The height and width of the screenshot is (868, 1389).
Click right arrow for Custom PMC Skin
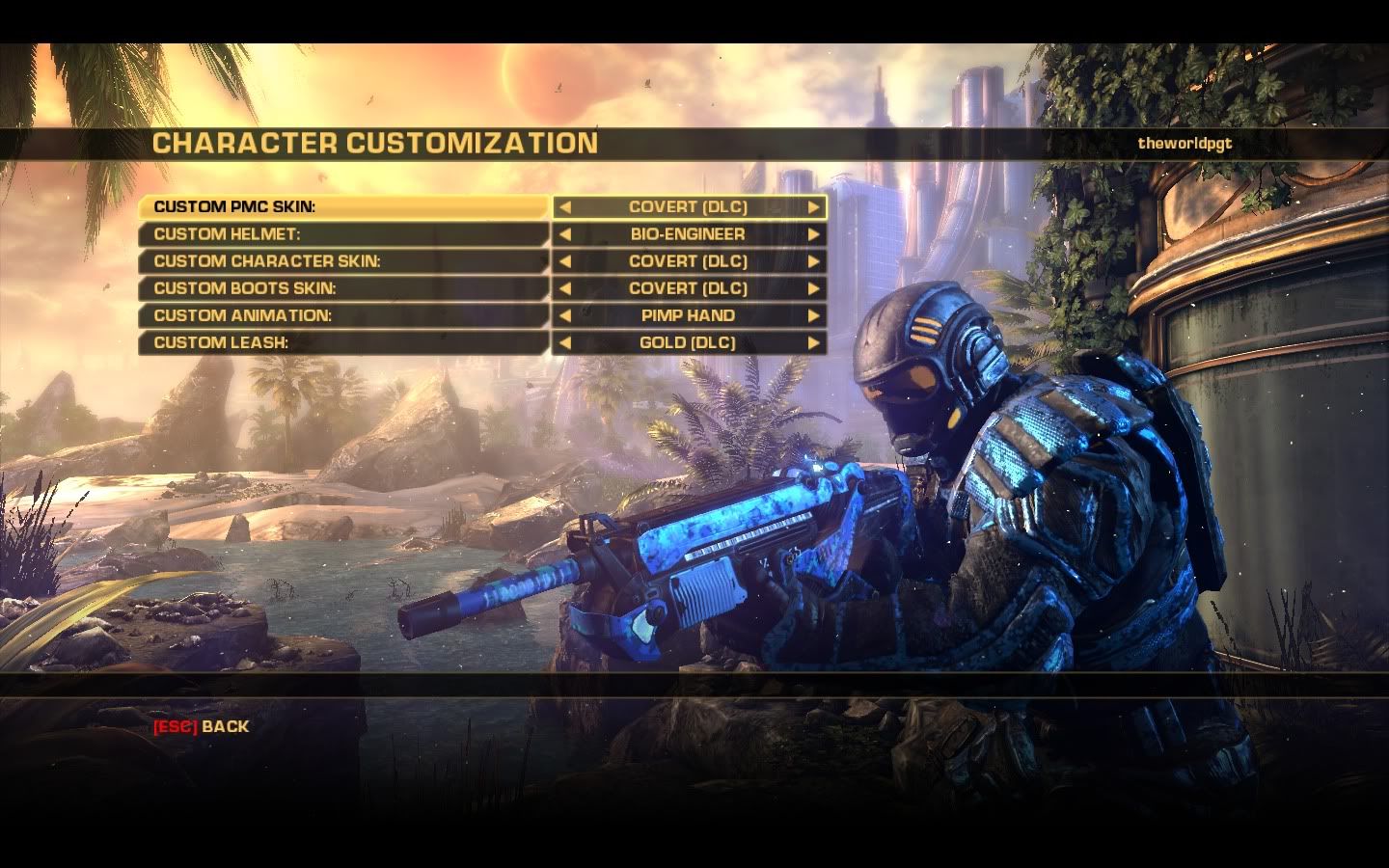pos(813,207)
